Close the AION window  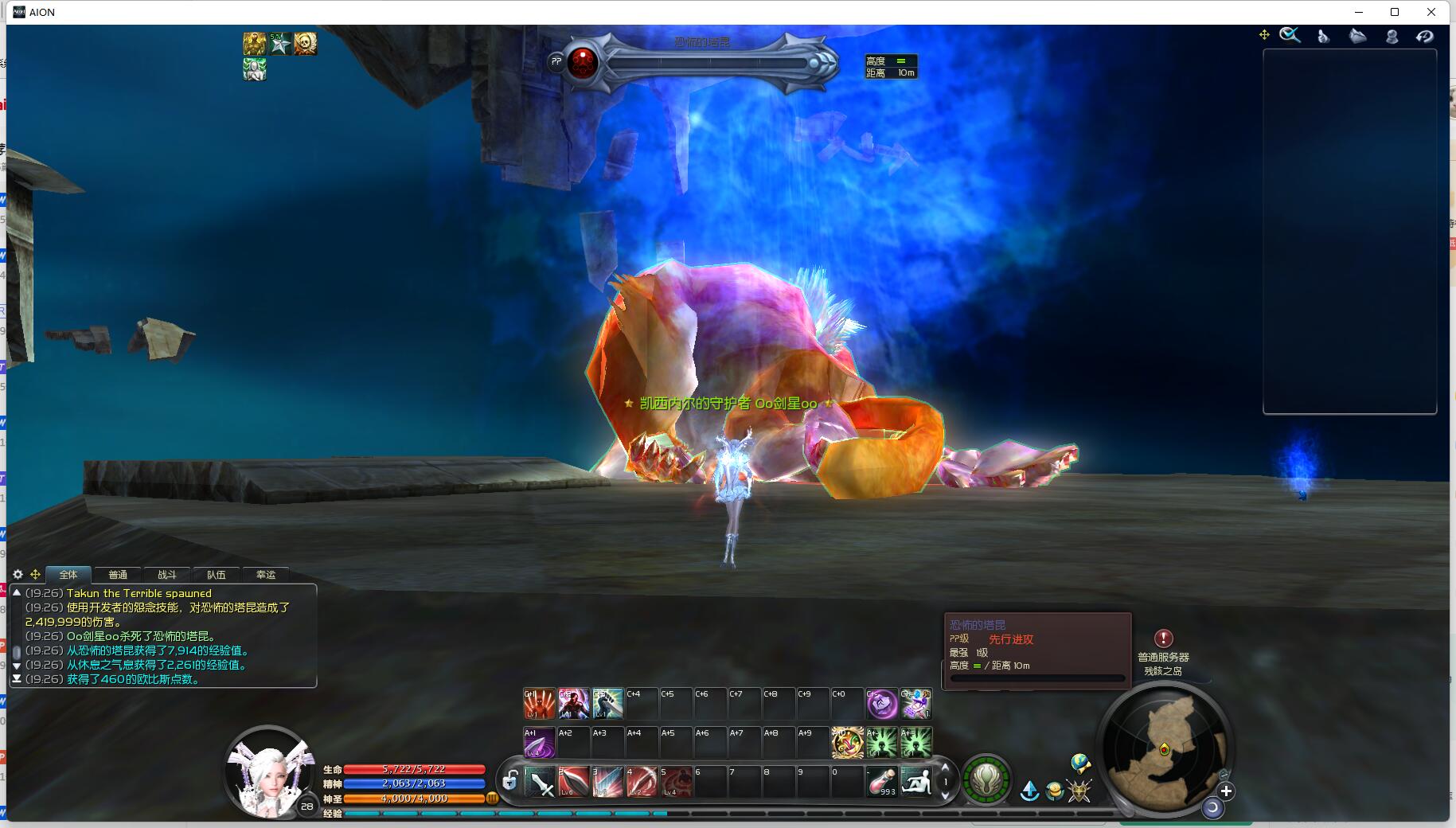point(1431,12)
